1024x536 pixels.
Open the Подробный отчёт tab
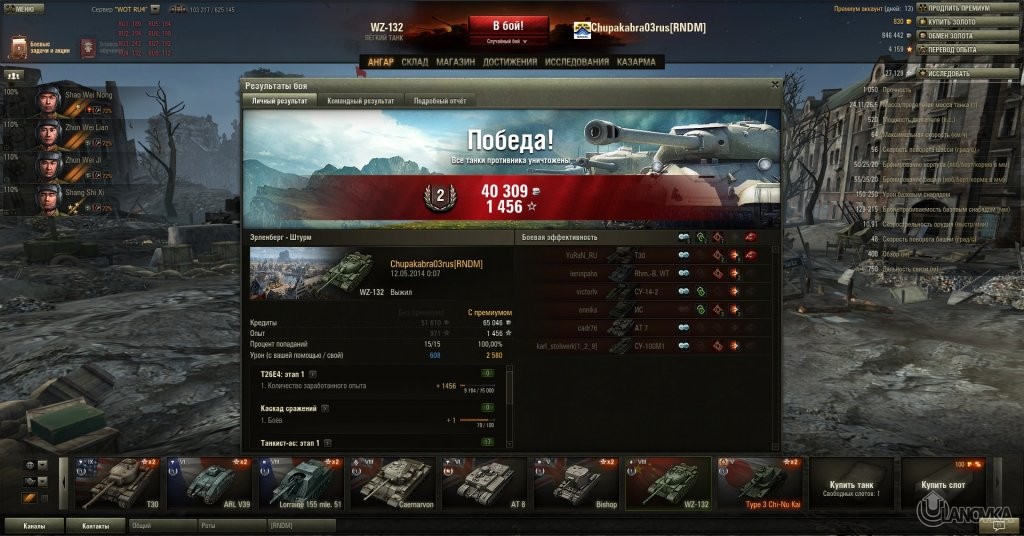[x=442, y=101]
